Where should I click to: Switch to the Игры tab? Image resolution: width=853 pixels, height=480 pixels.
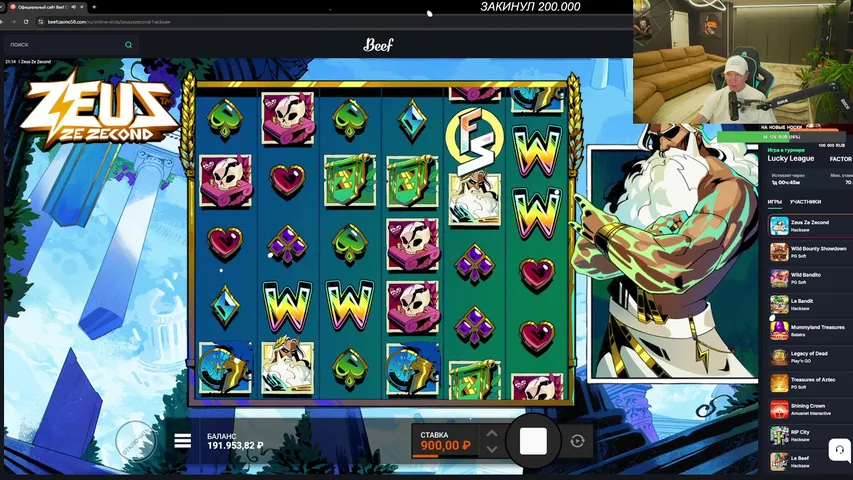(x=775, y=201)
